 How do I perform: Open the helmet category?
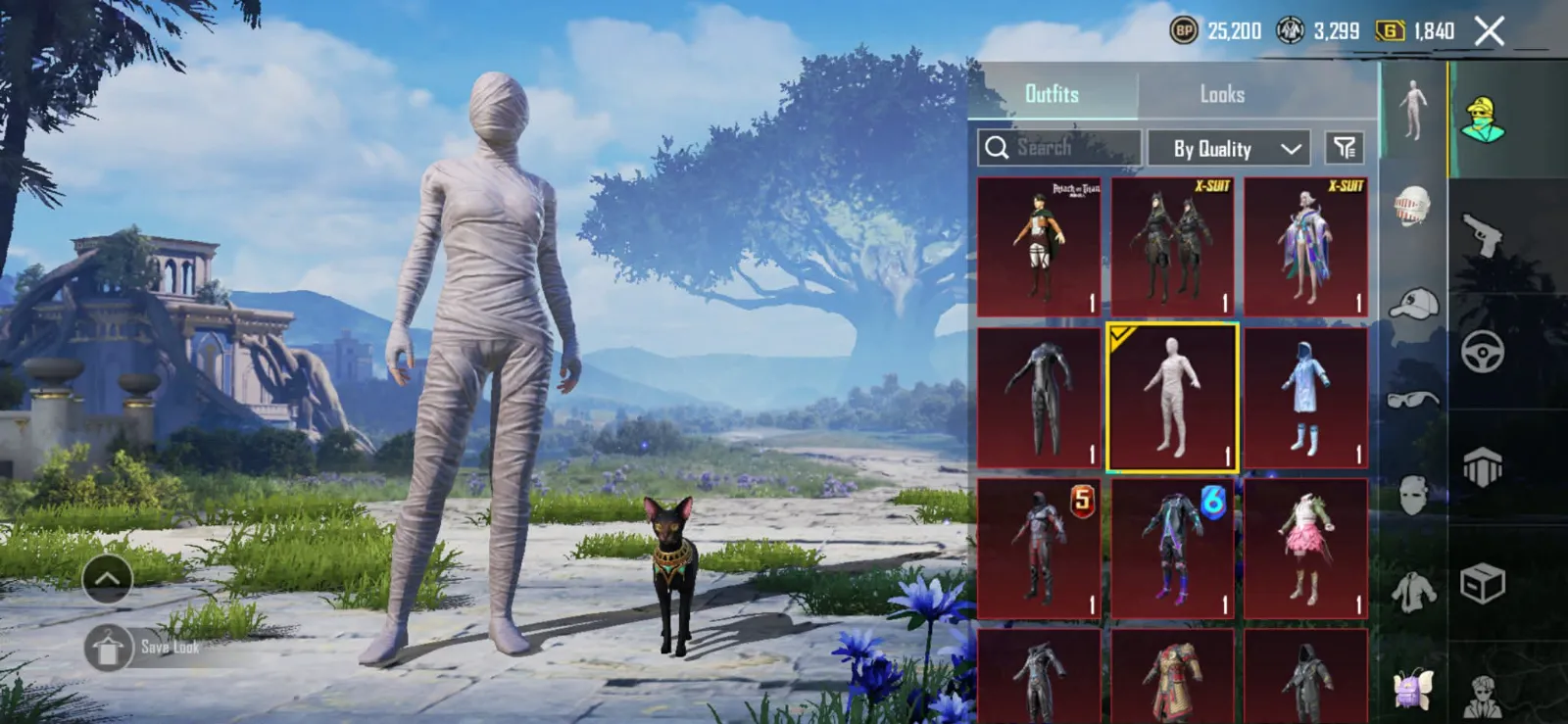click(1412, 207)
